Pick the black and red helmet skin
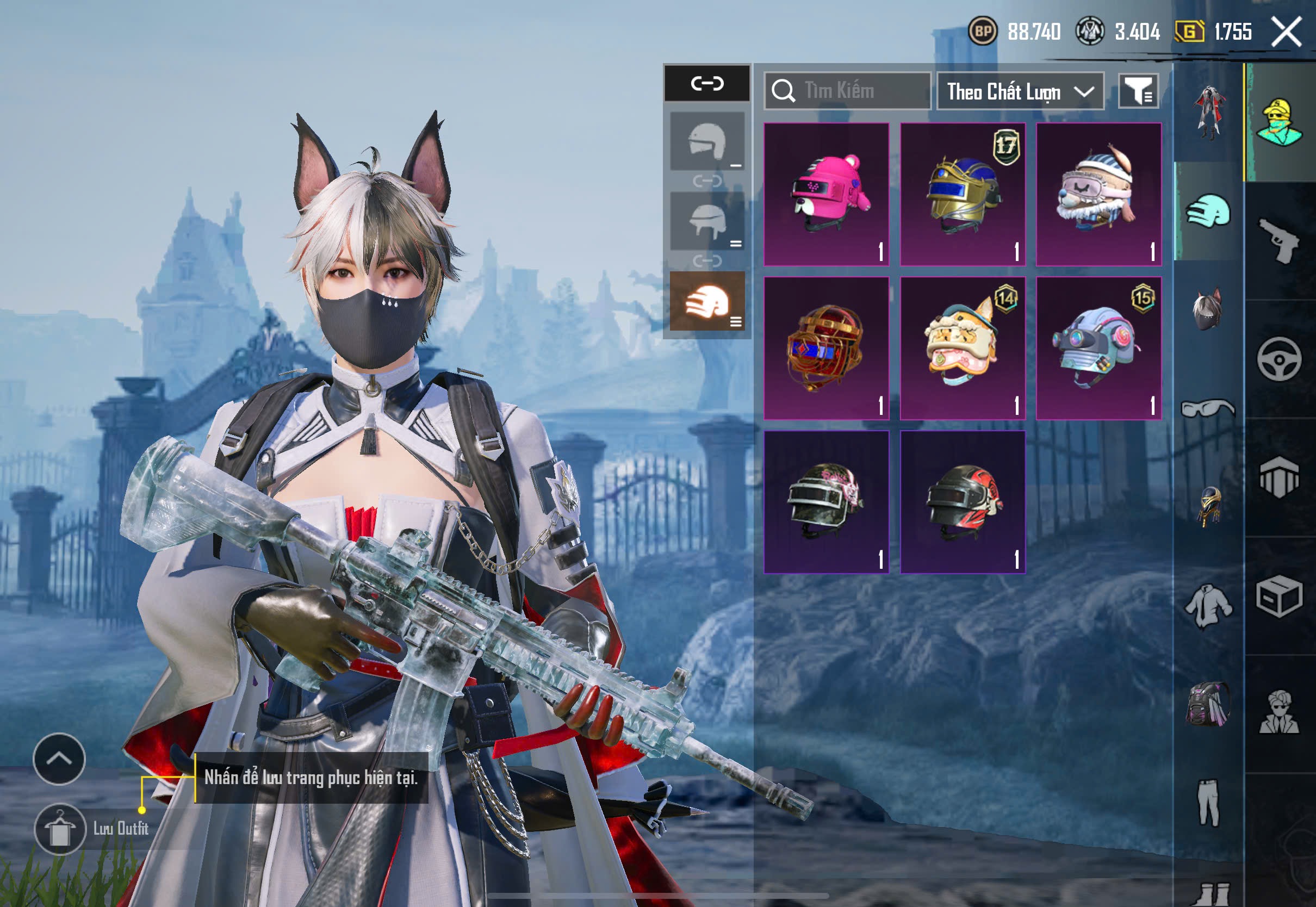 tap(963, 502)
